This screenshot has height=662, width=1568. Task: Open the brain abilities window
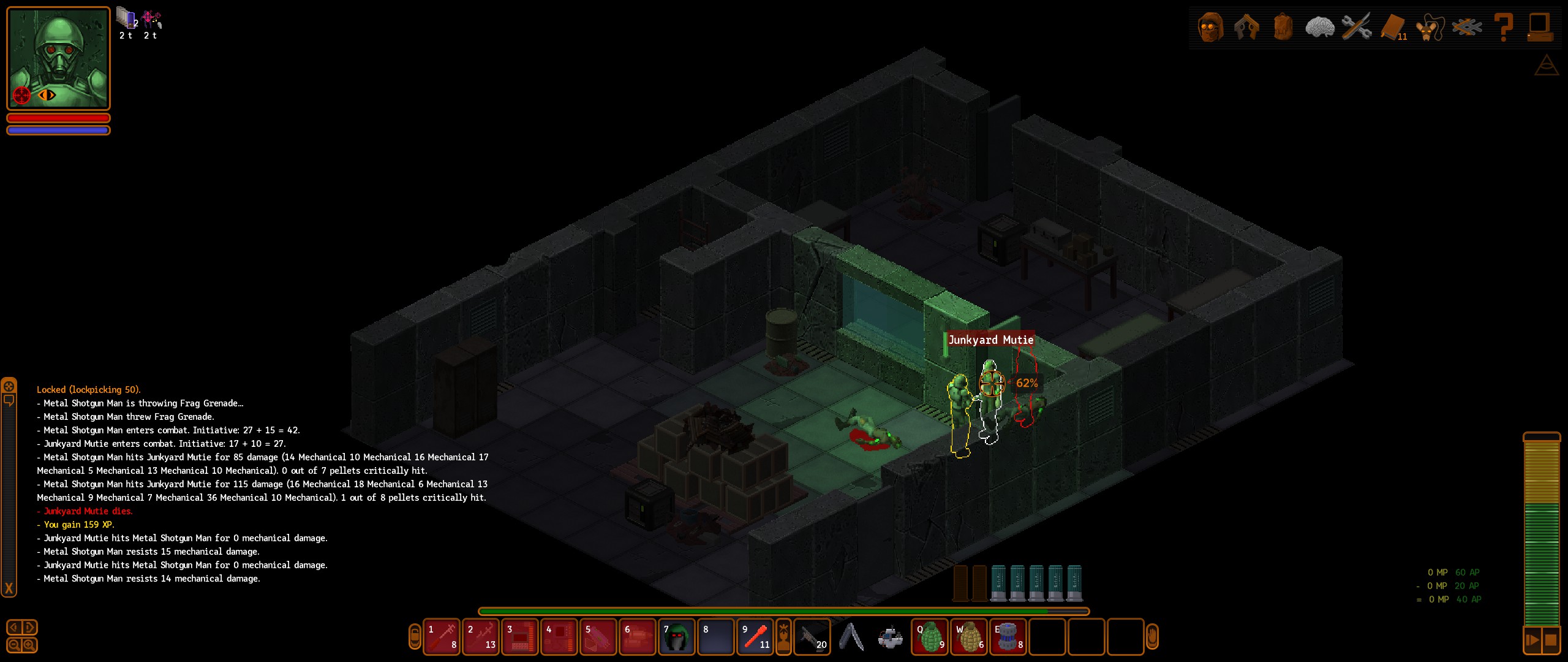(1319, 27)
